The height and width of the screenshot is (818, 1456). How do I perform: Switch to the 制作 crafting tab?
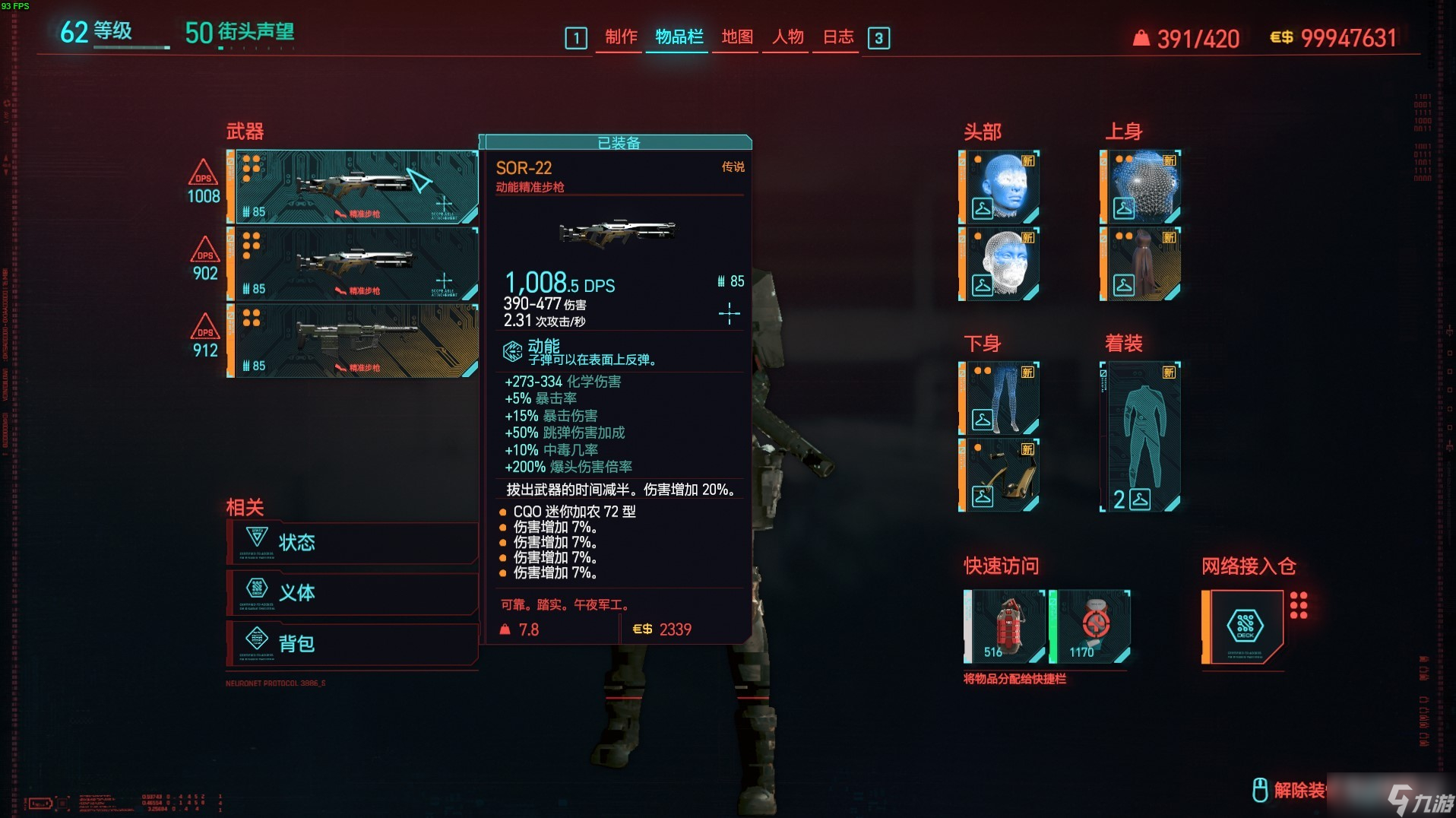point(621,37)
